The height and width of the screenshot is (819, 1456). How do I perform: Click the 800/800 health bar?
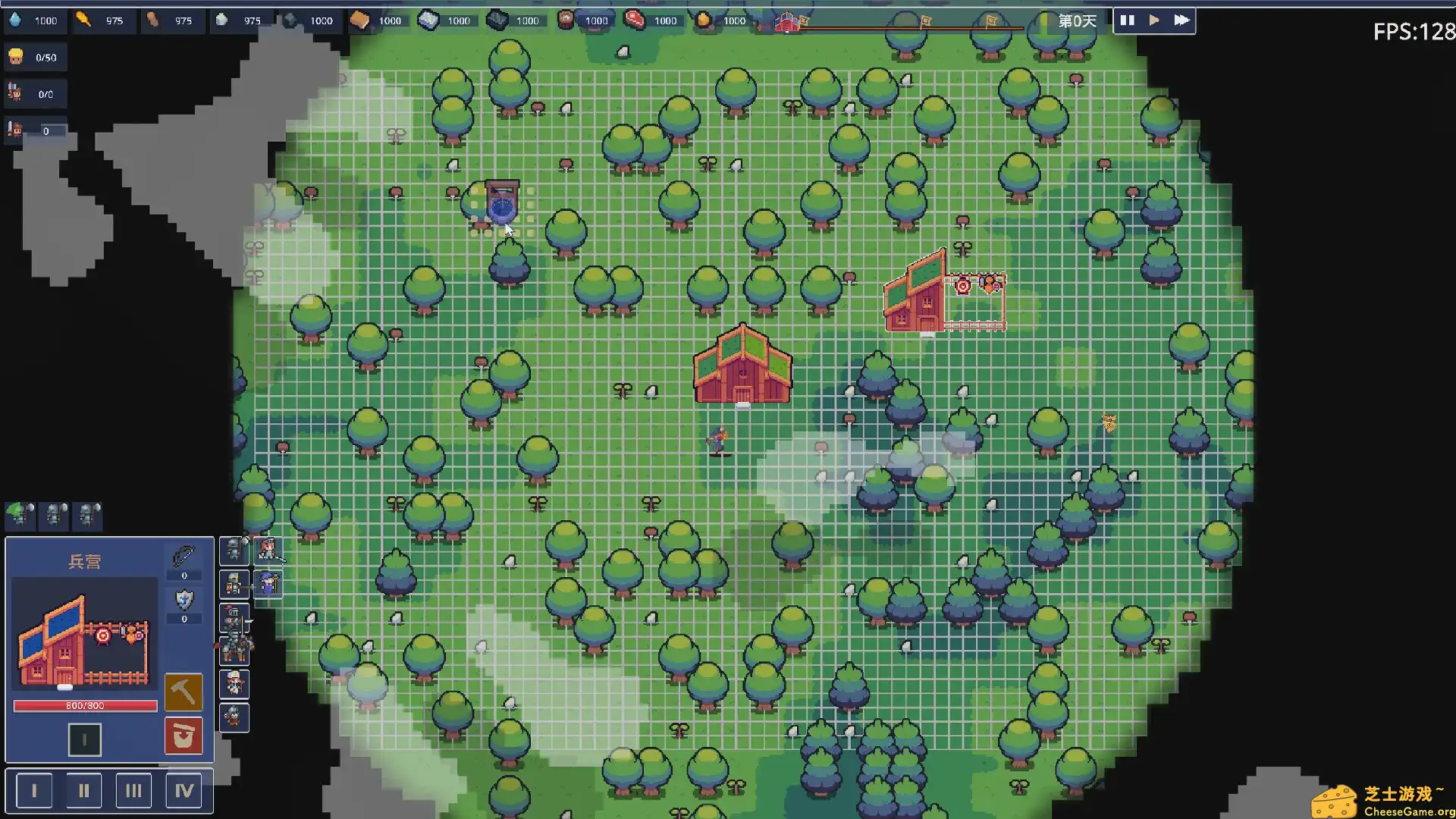click(86, 705)
